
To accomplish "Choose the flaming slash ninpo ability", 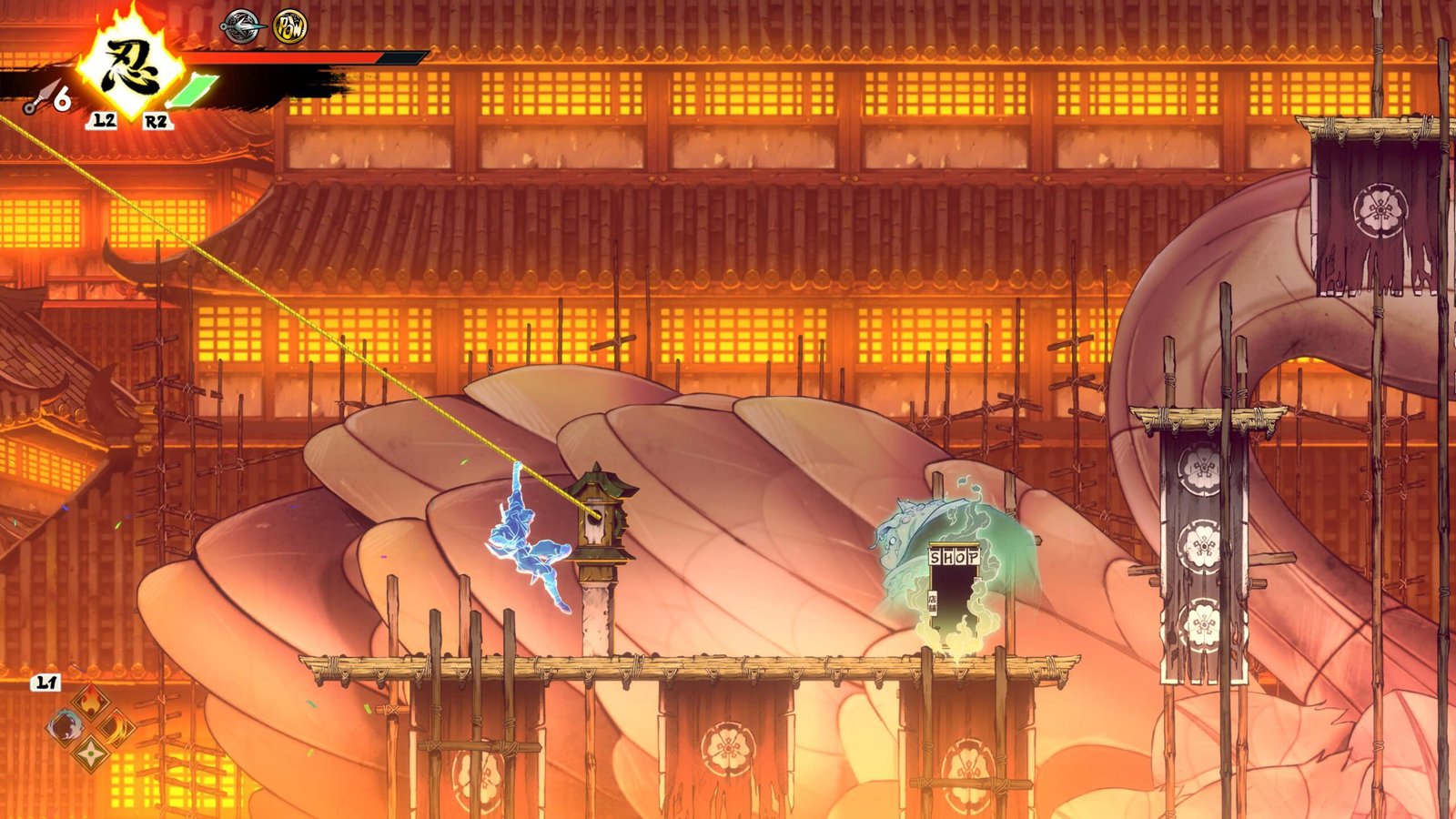I will pos(116,728).
